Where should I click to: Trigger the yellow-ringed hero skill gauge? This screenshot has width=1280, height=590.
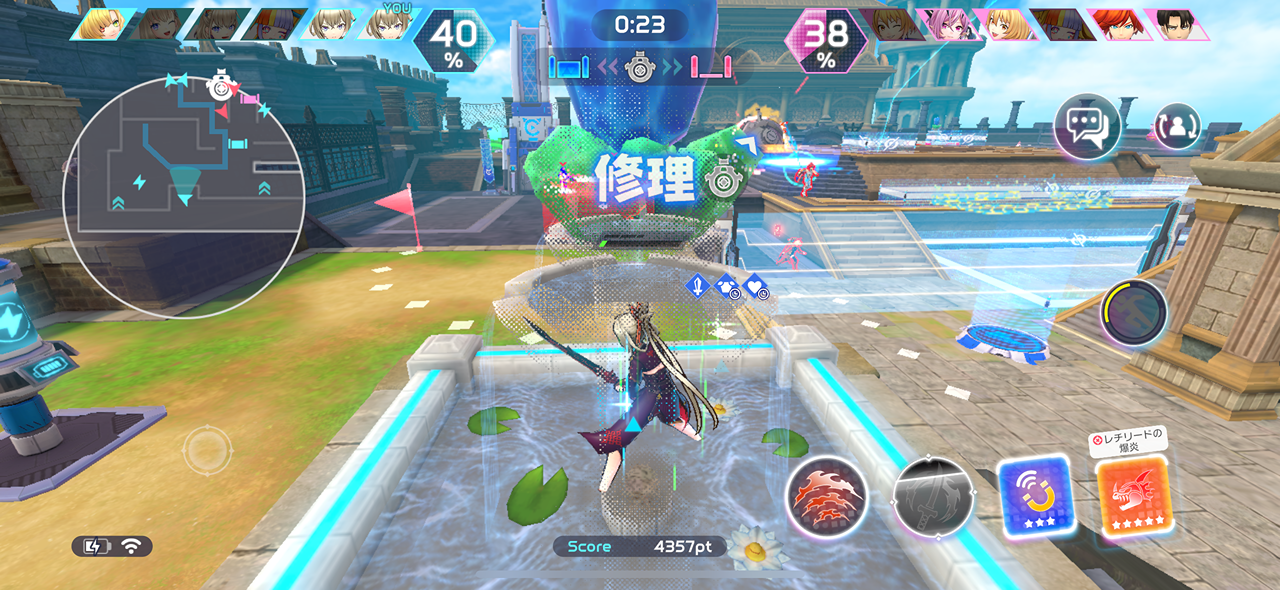click(x=1134, y=313)
